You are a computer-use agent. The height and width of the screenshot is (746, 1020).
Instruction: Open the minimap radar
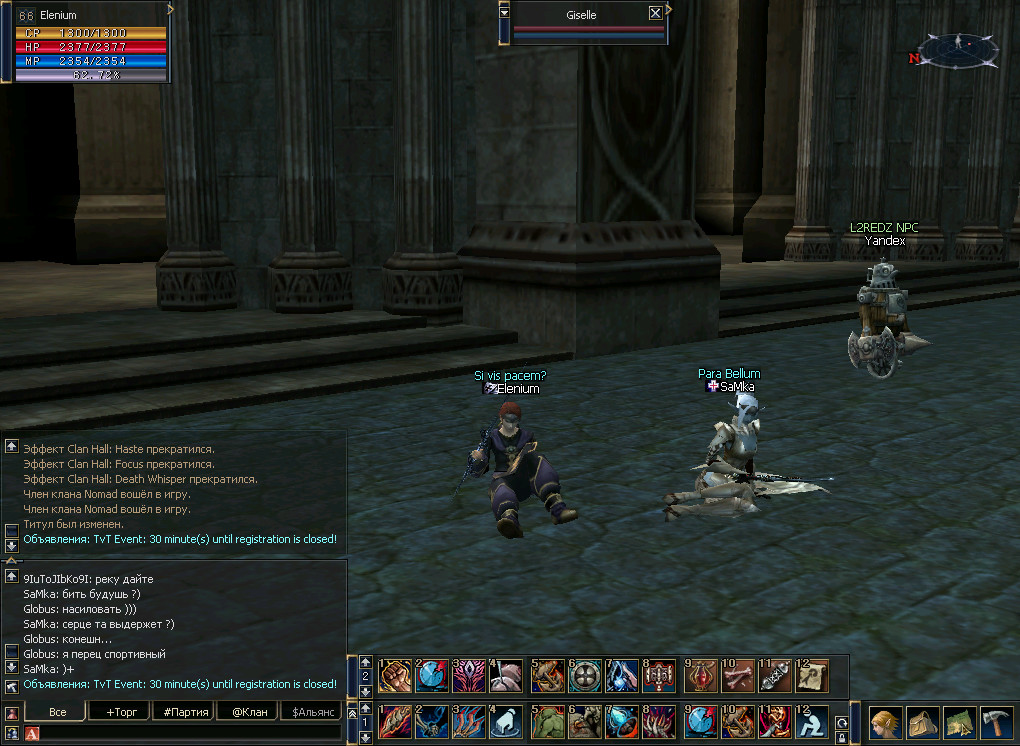[x=958, y=47]
